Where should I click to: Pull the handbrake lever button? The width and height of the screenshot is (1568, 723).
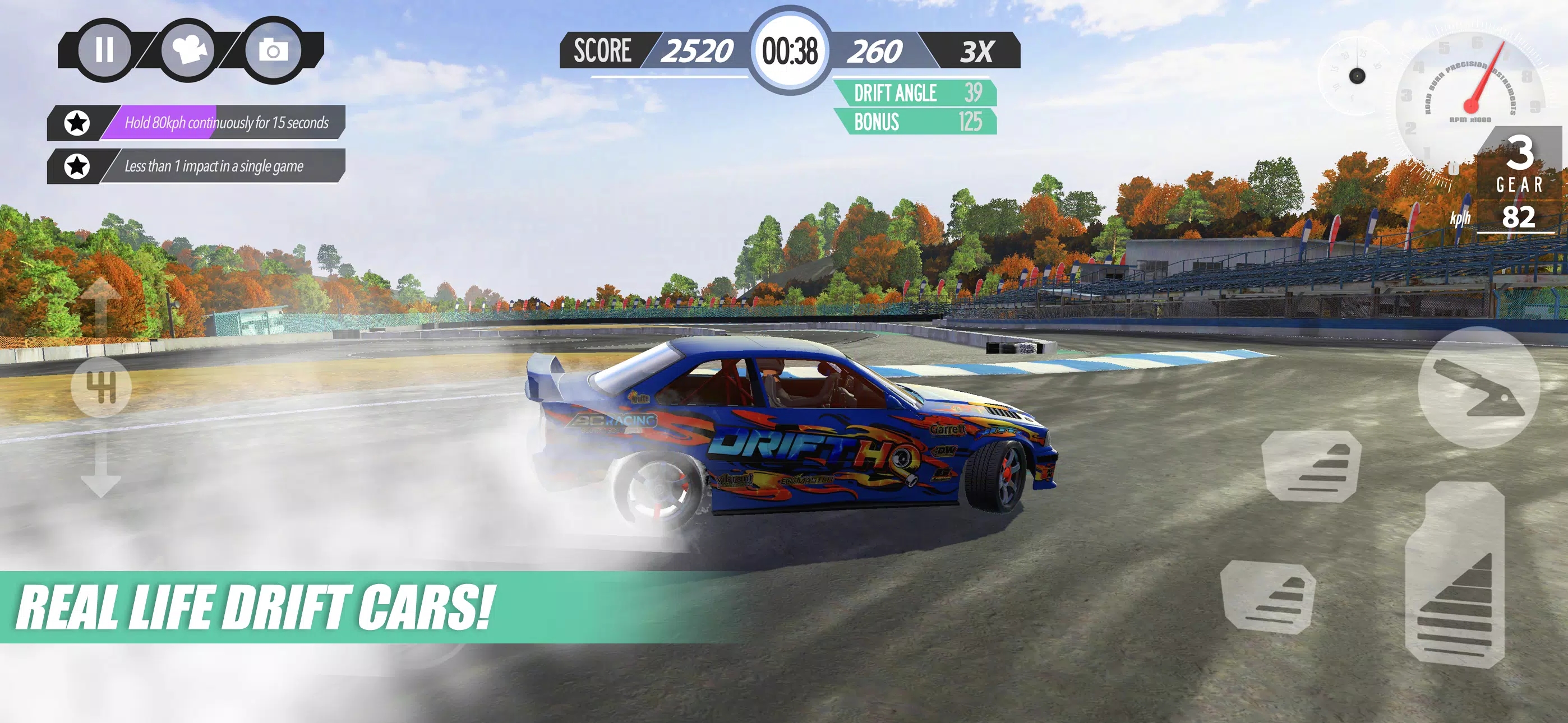1478,388
